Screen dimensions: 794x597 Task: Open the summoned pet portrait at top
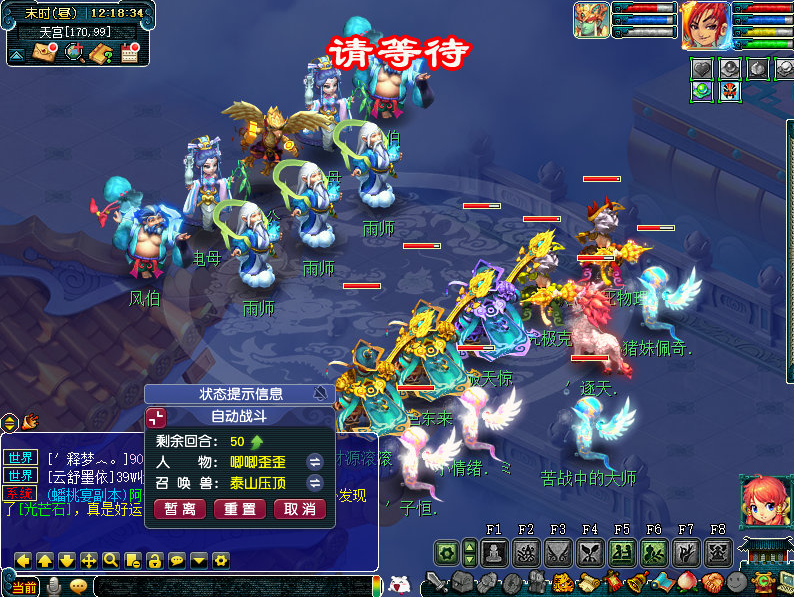click(590, 20)
